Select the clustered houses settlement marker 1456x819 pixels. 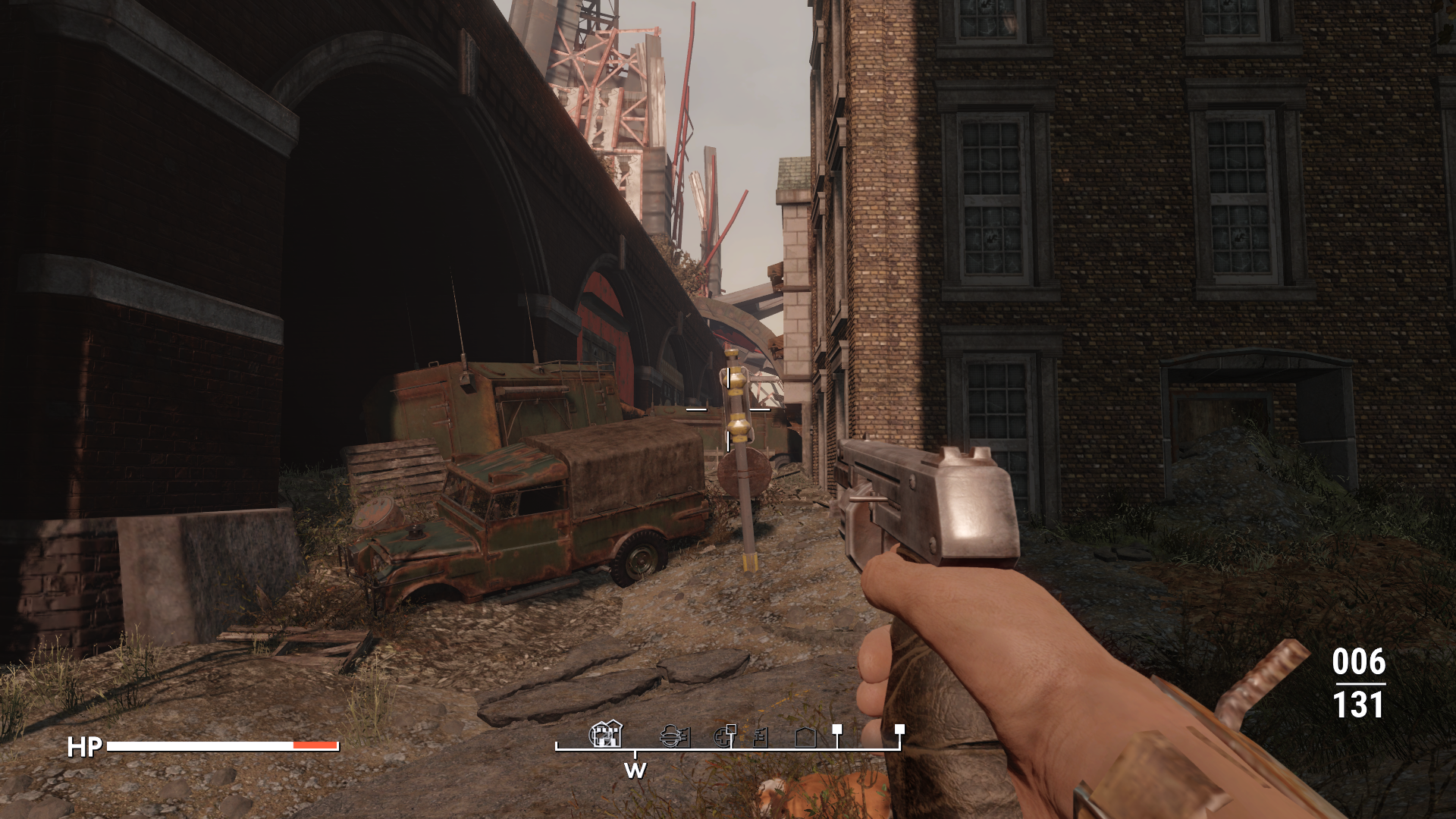click(606, 734)
